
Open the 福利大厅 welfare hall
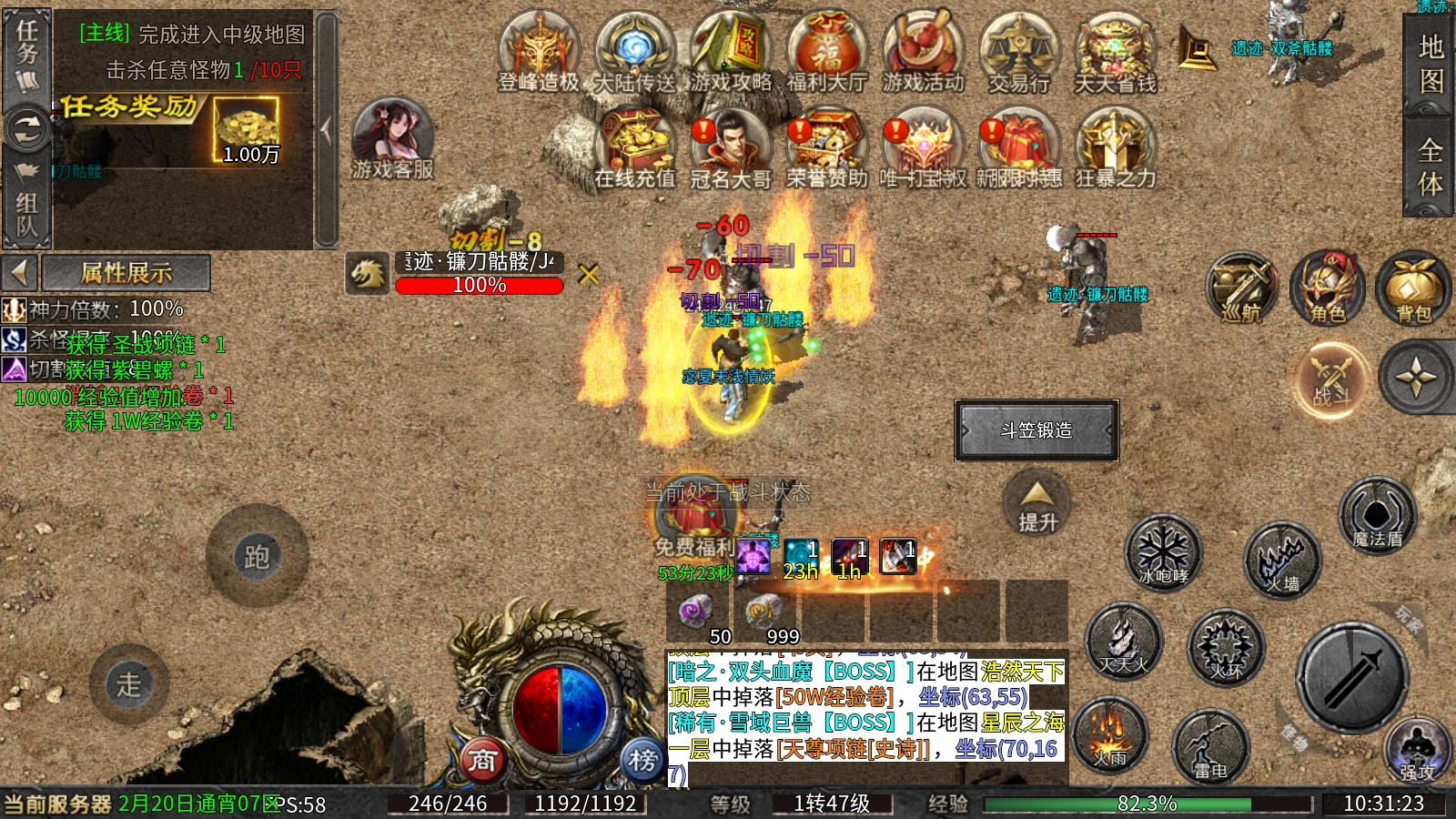826,51
